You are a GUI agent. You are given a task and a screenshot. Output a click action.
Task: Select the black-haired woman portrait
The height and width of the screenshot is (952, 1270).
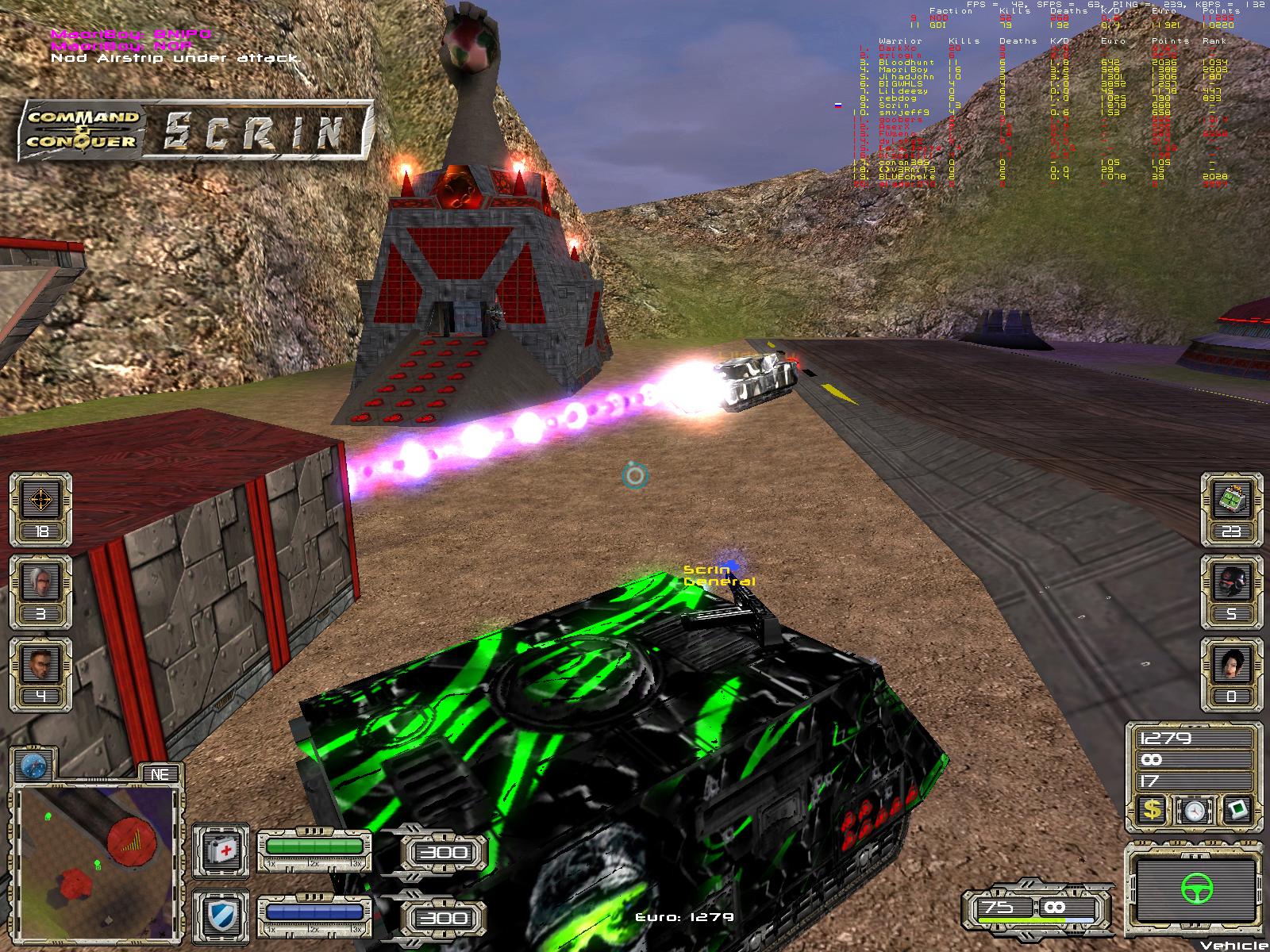(1232, 667)
